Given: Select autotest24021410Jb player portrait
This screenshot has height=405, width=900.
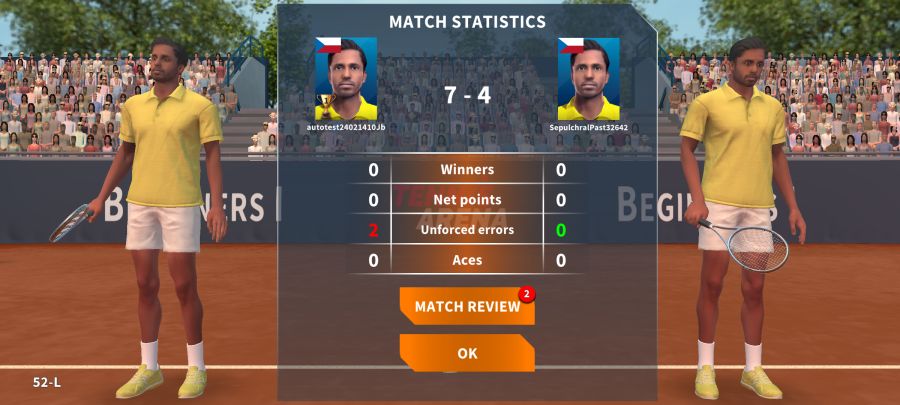Looking at the screenshot, I should tap(346, 79).
